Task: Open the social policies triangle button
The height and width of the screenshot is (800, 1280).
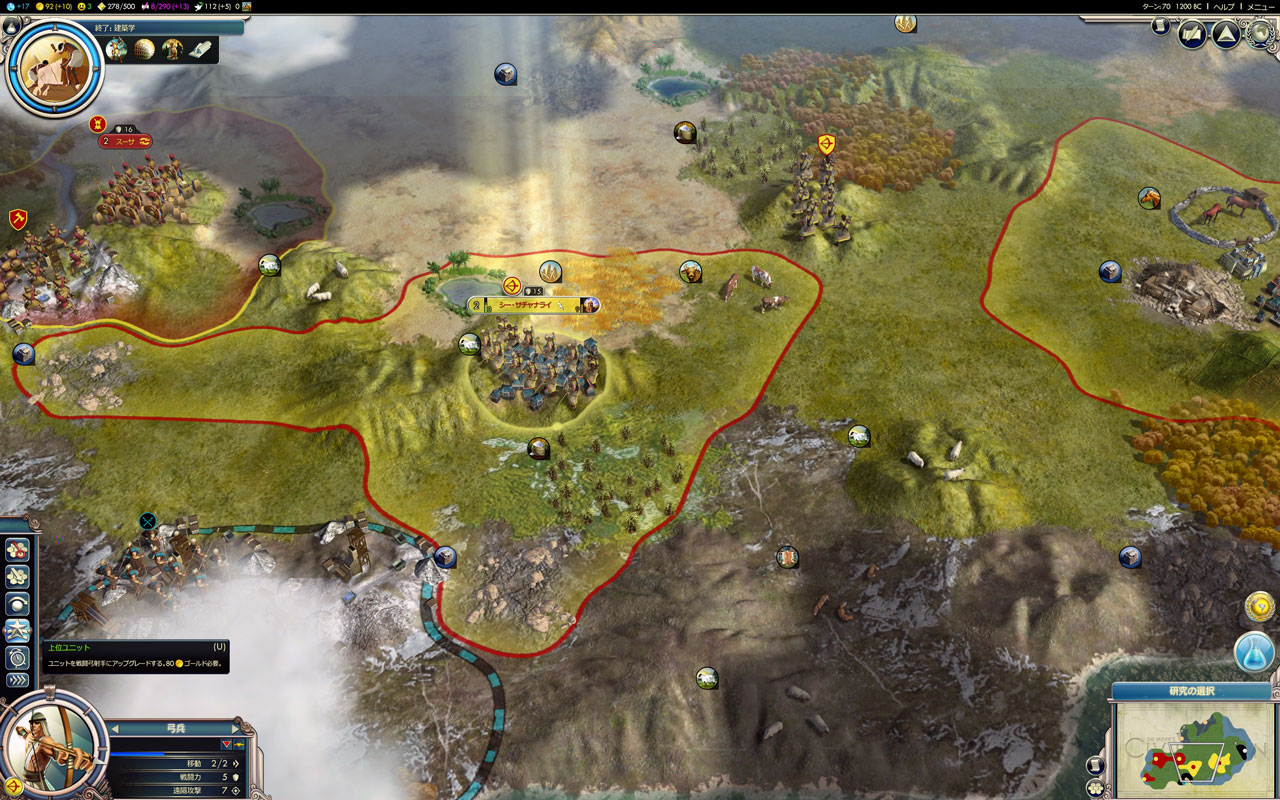Action: coord(1226,35)
